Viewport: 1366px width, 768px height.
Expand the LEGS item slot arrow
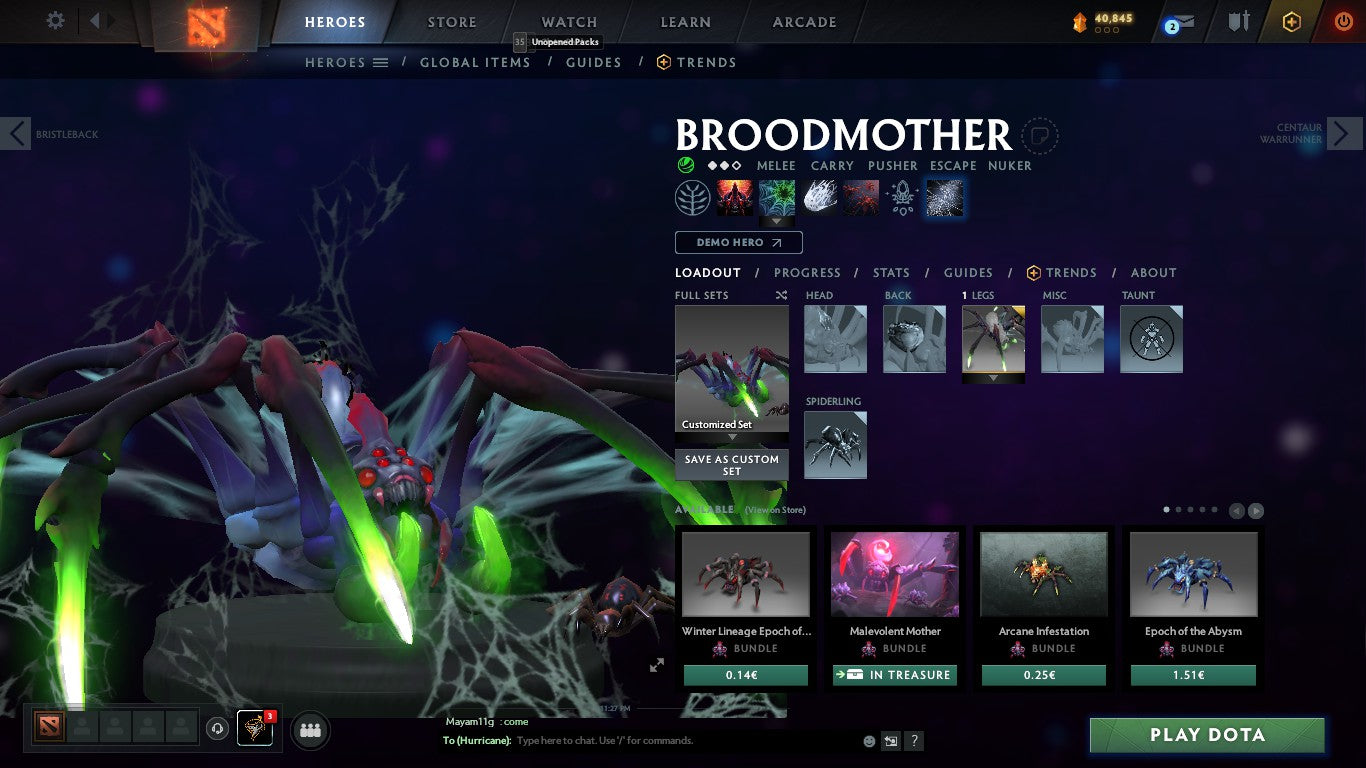click(x=993, y=379)
